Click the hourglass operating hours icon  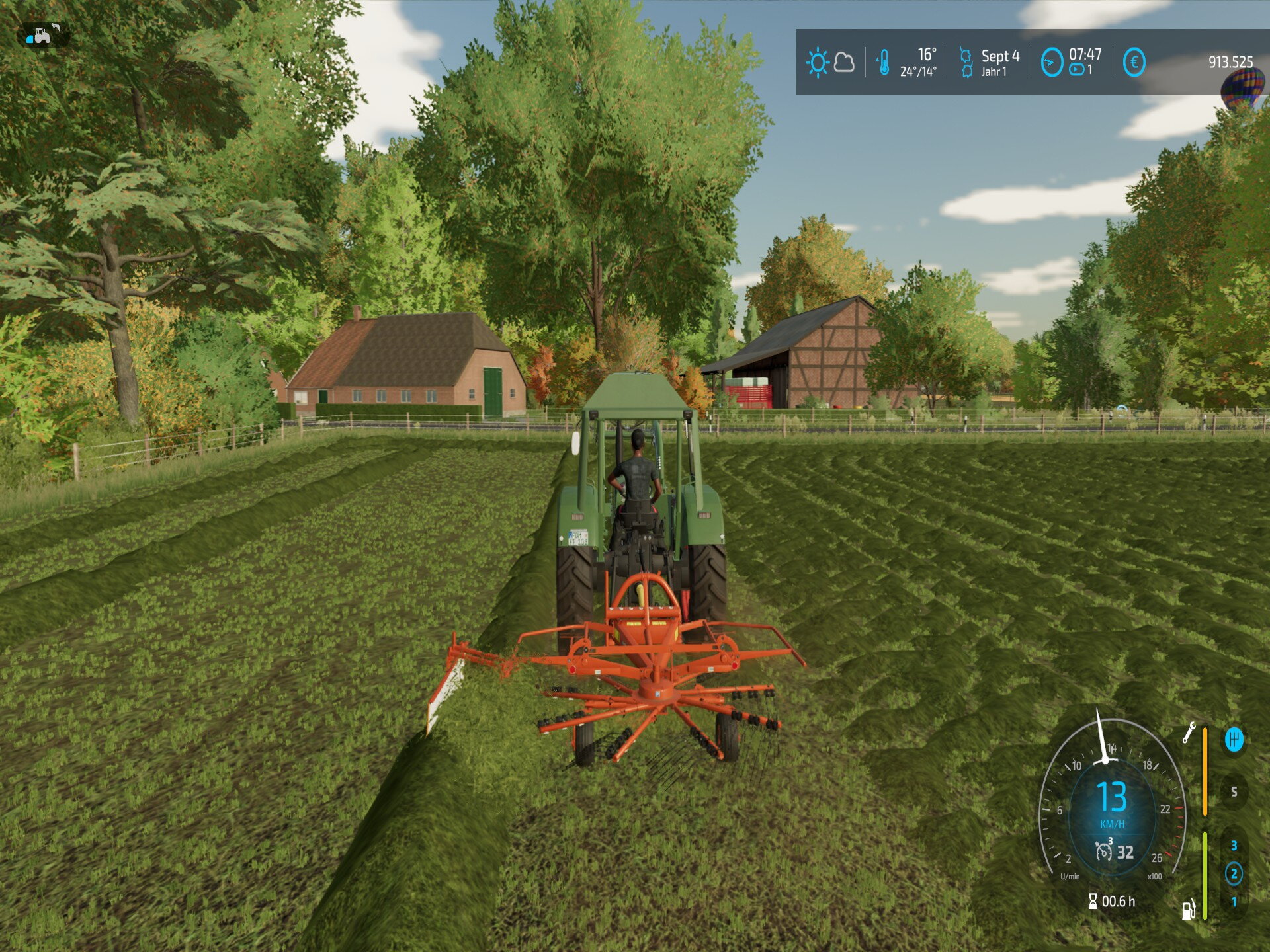point(1093,901)
